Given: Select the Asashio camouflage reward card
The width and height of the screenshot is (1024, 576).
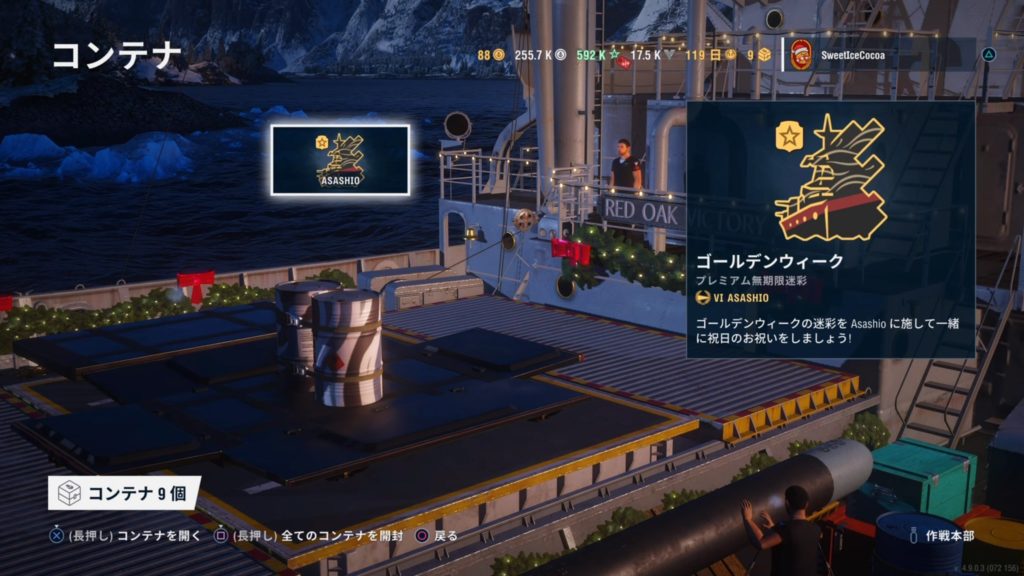Looking at the screenshot, I should (x=340, y=160).
